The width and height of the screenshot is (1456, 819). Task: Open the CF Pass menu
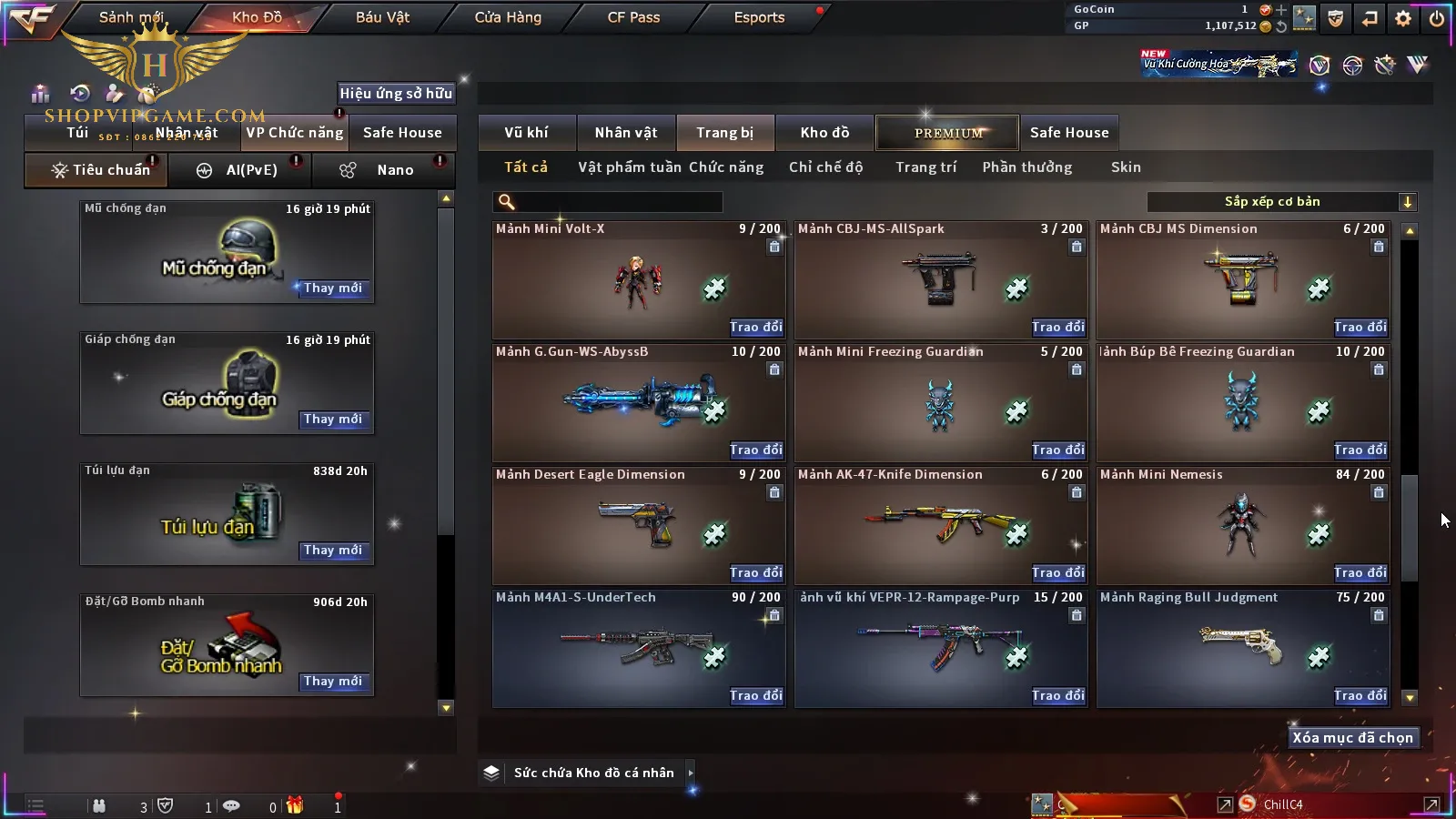633,17
